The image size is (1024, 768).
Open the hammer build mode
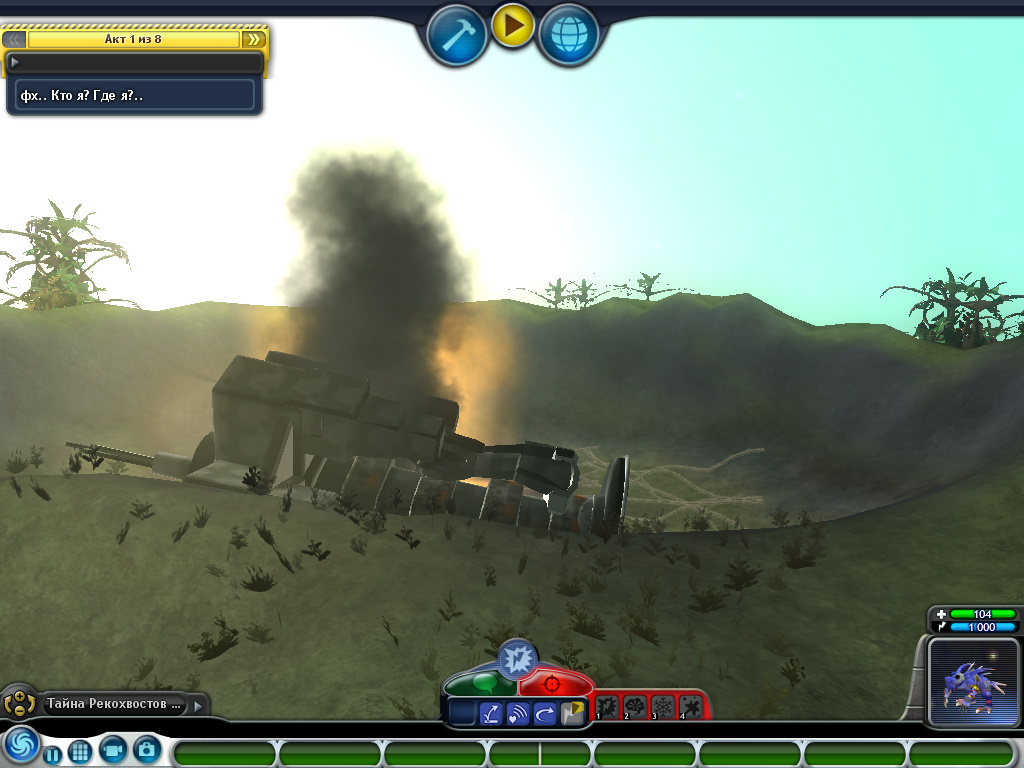coord(457,35)
